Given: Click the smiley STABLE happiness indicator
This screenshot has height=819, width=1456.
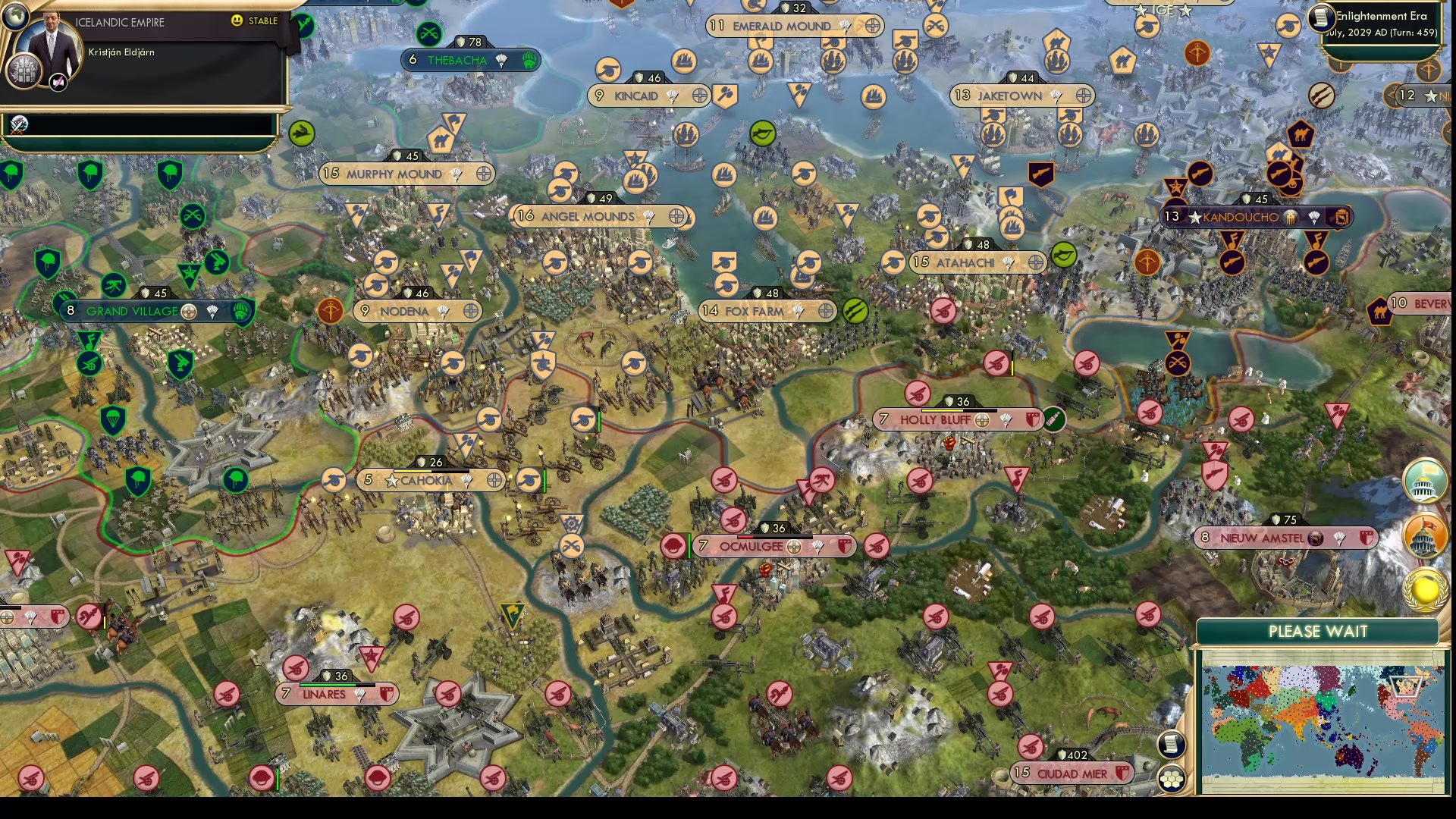Looking at the screenshot, I should [237, 20].
